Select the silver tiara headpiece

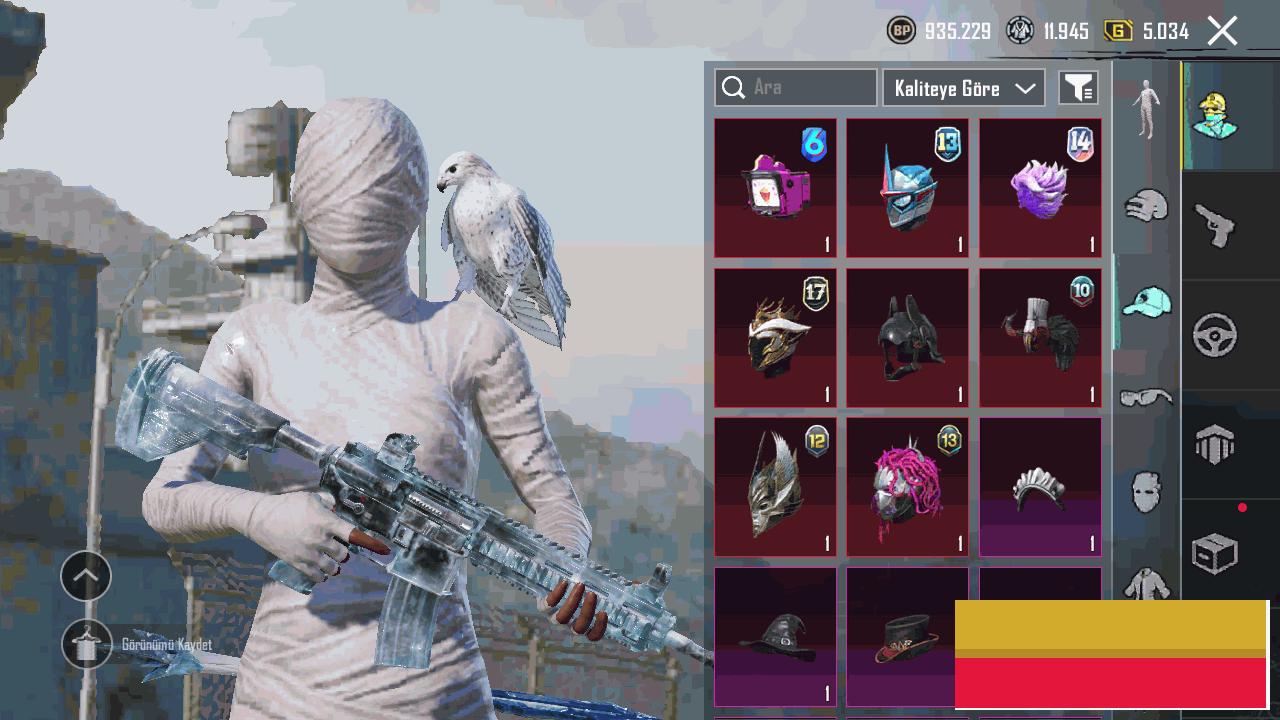pyautogui.click(x=1040, y=487)
